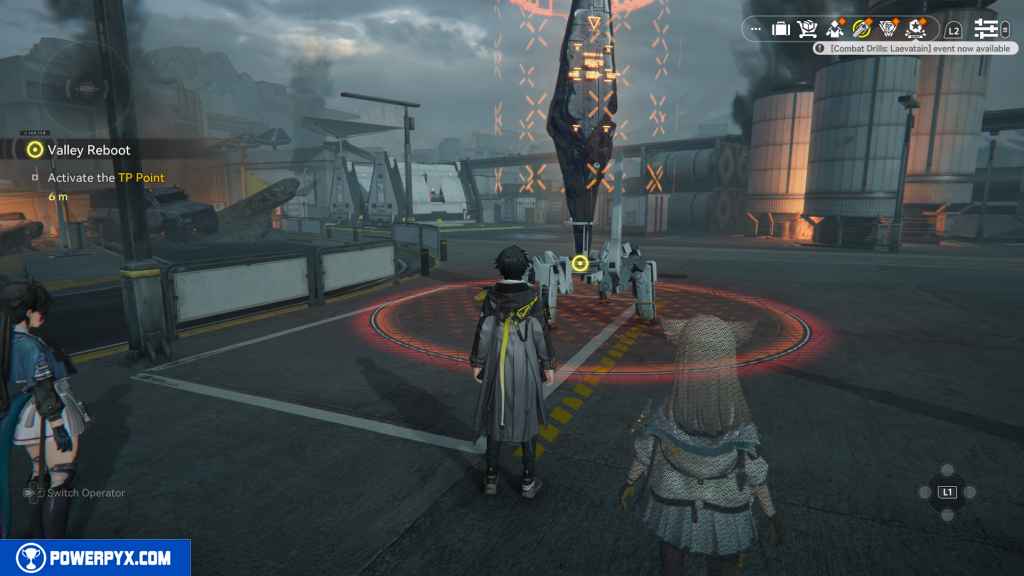The width and height of the screenshot is (1024, 576).
Task: Select the Activate the TP Point objective
Action: (x=105, y=178)
